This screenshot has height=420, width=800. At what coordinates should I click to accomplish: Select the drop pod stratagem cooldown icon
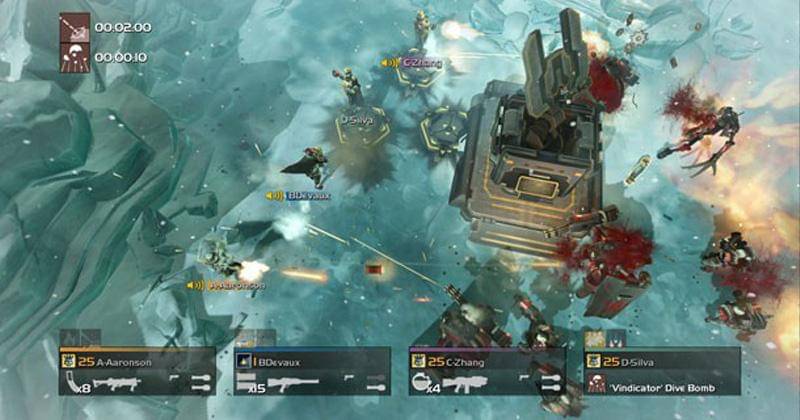[75, 57]
